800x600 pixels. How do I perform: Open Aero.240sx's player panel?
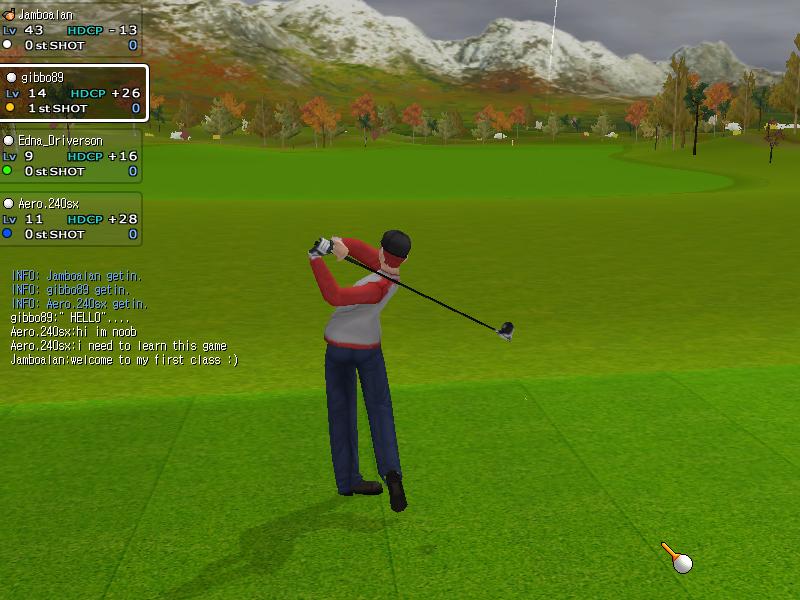click(70, 219)
